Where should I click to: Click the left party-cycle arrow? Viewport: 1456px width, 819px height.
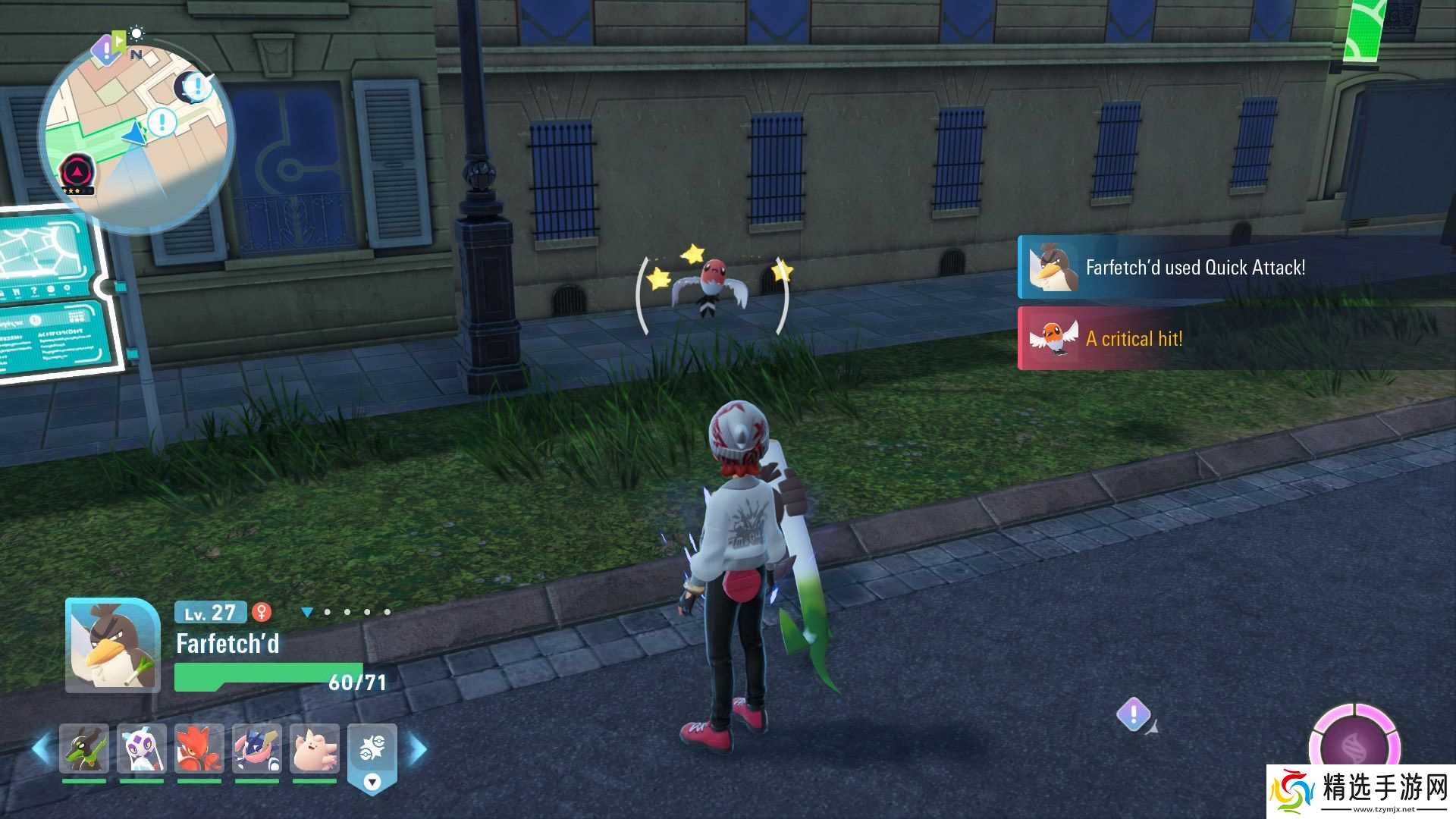tap(42, 748)
